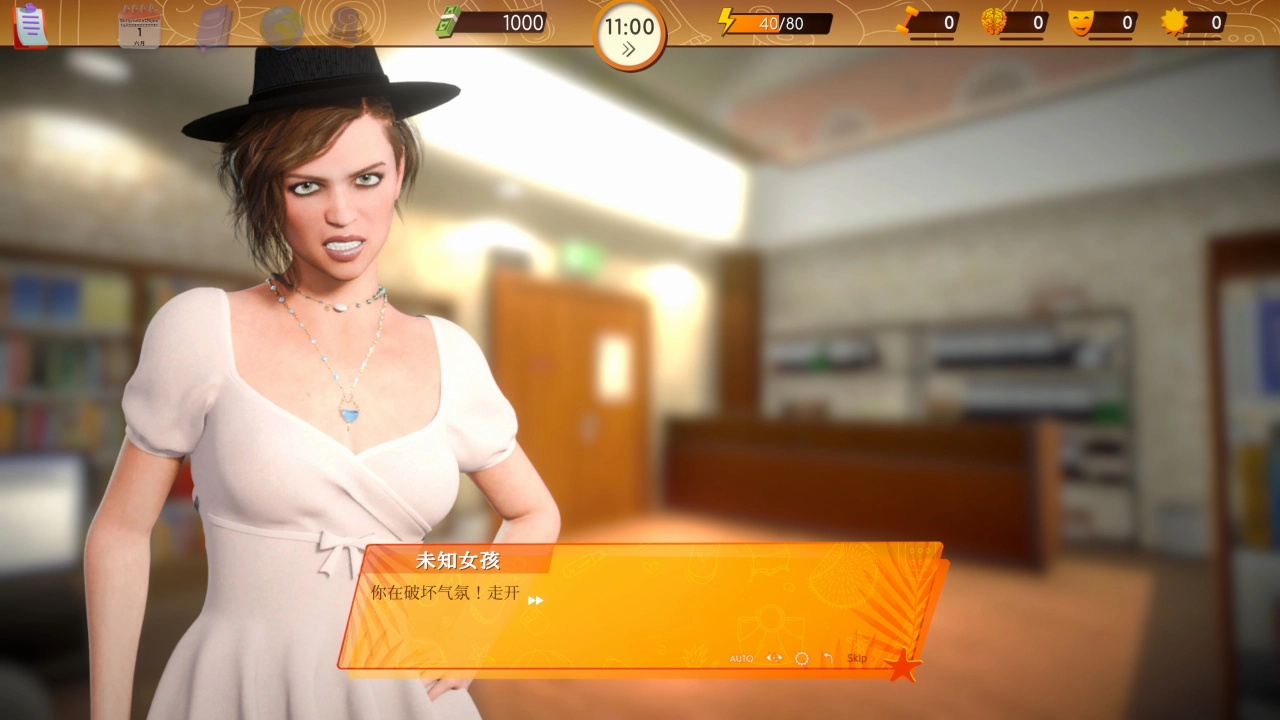The image size is (1280, 720).
Task: Hide the dialogue box with eye icon
Action: 774,658
